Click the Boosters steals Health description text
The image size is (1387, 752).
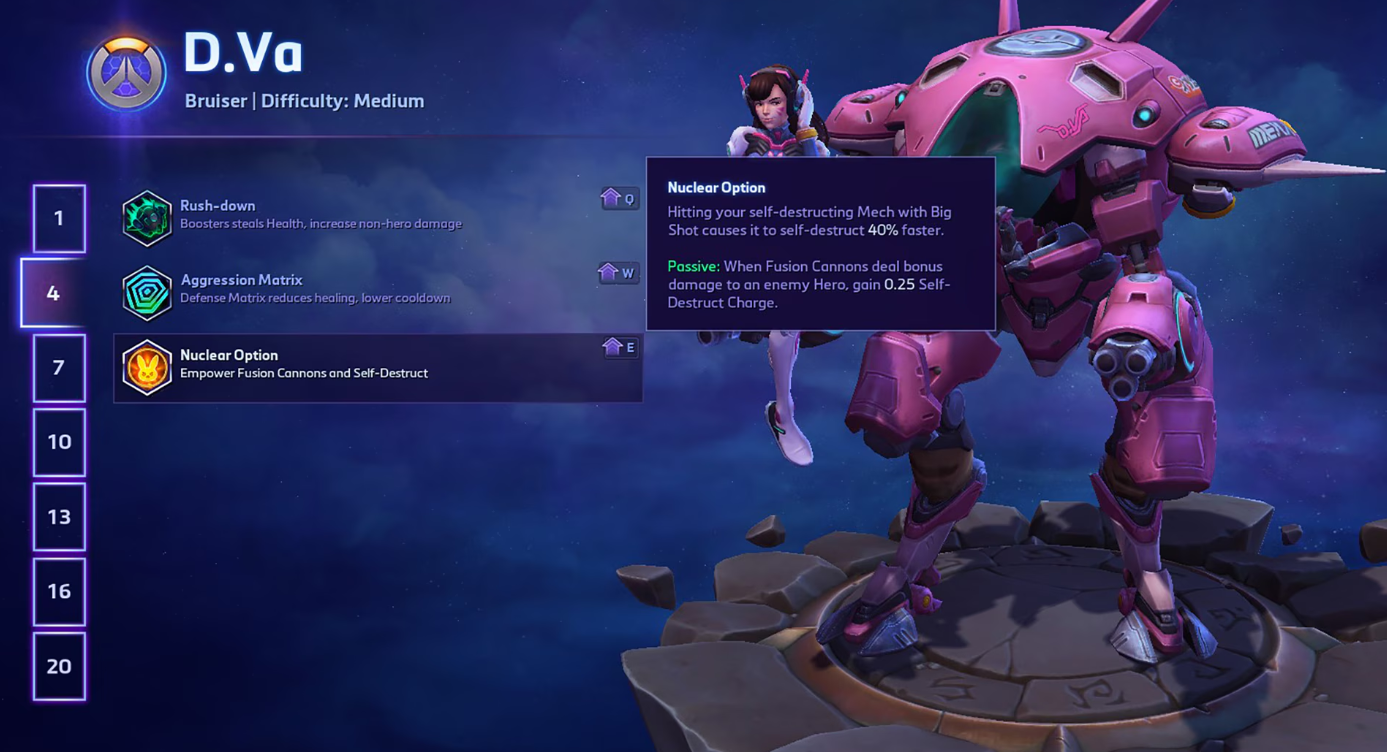coord(320,224)
